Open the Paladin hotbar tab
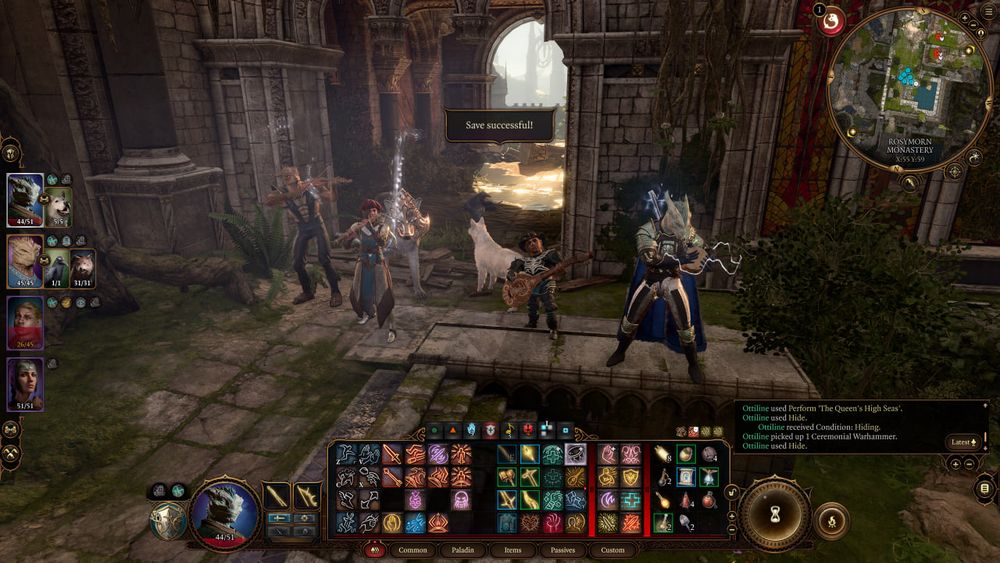This screenshot has width=1000, height=563. [x=462, y=550]
